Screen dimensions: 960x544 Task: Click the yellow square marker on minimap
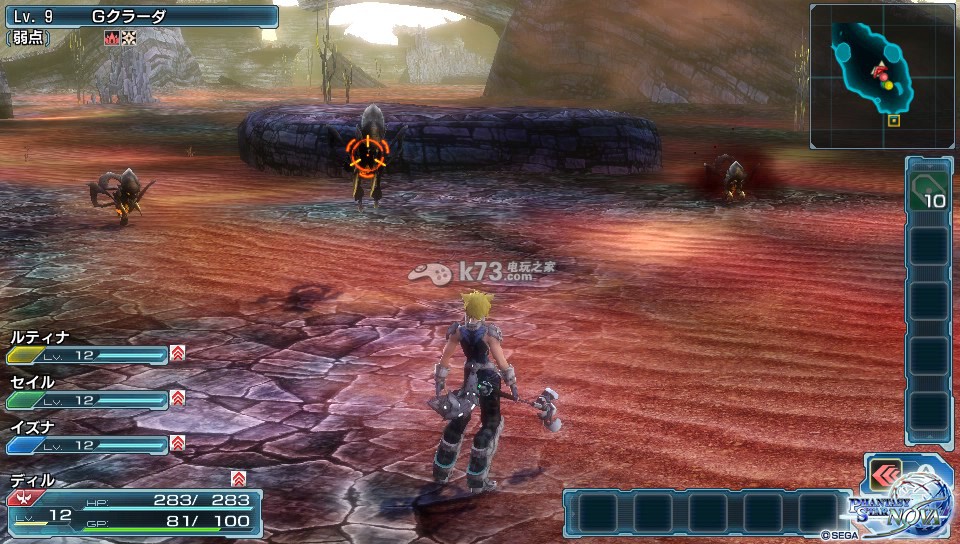click(893, 121)
